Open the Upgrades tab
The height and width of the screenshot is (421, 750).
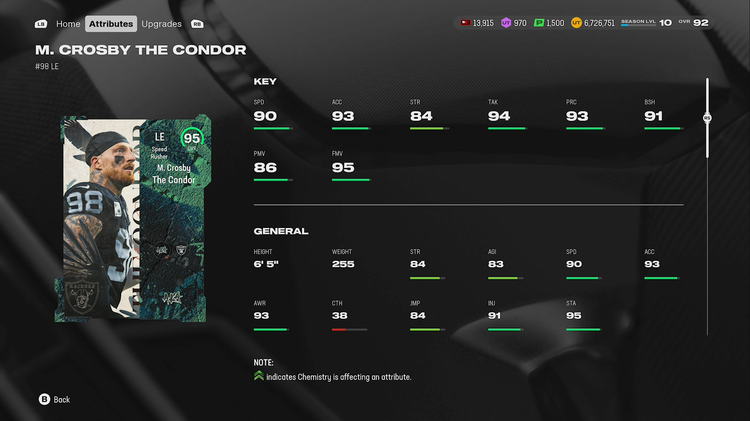[161, 23]
